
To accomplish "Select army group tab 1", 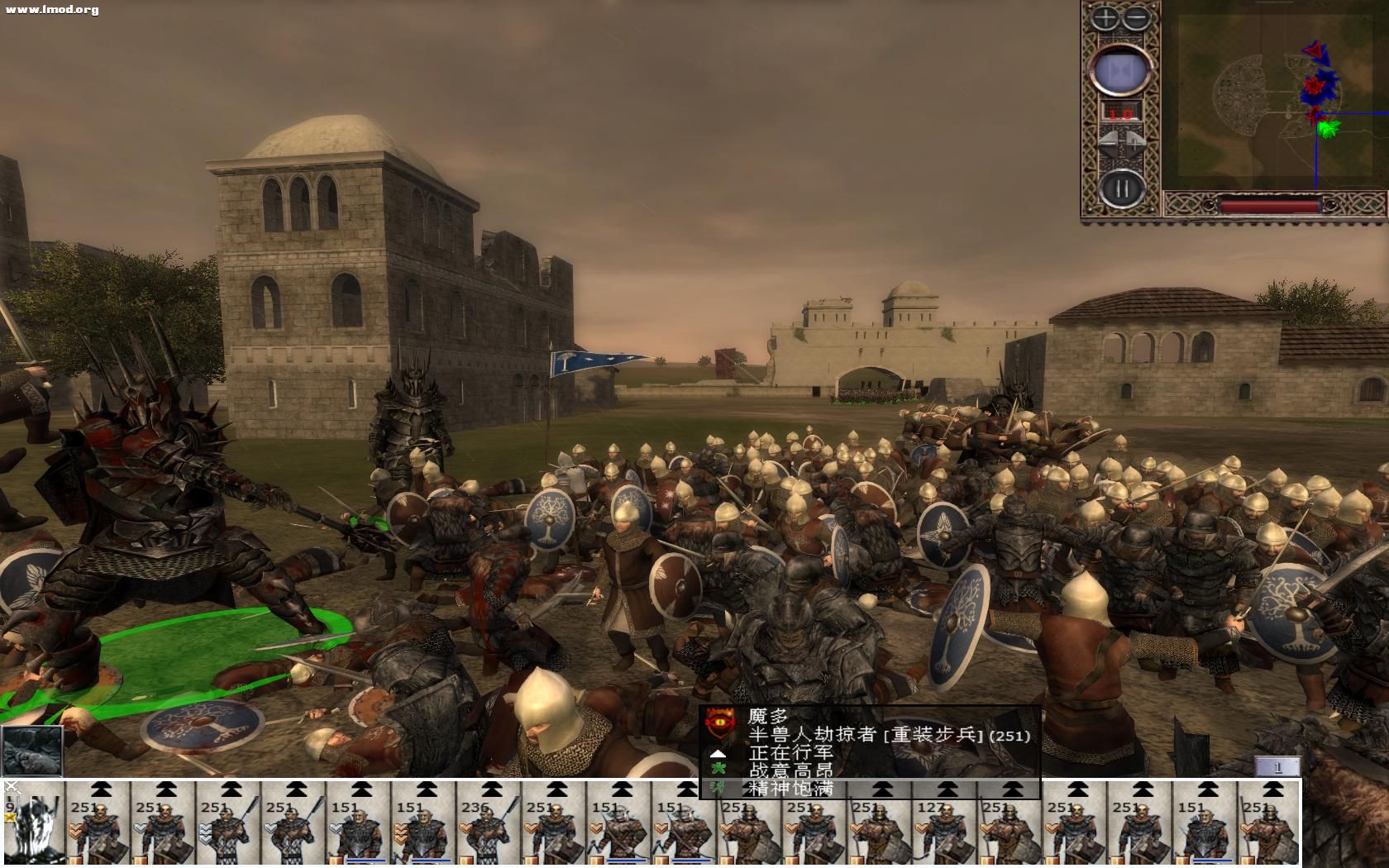I will pyautogui.click(x=1277, y=767).
